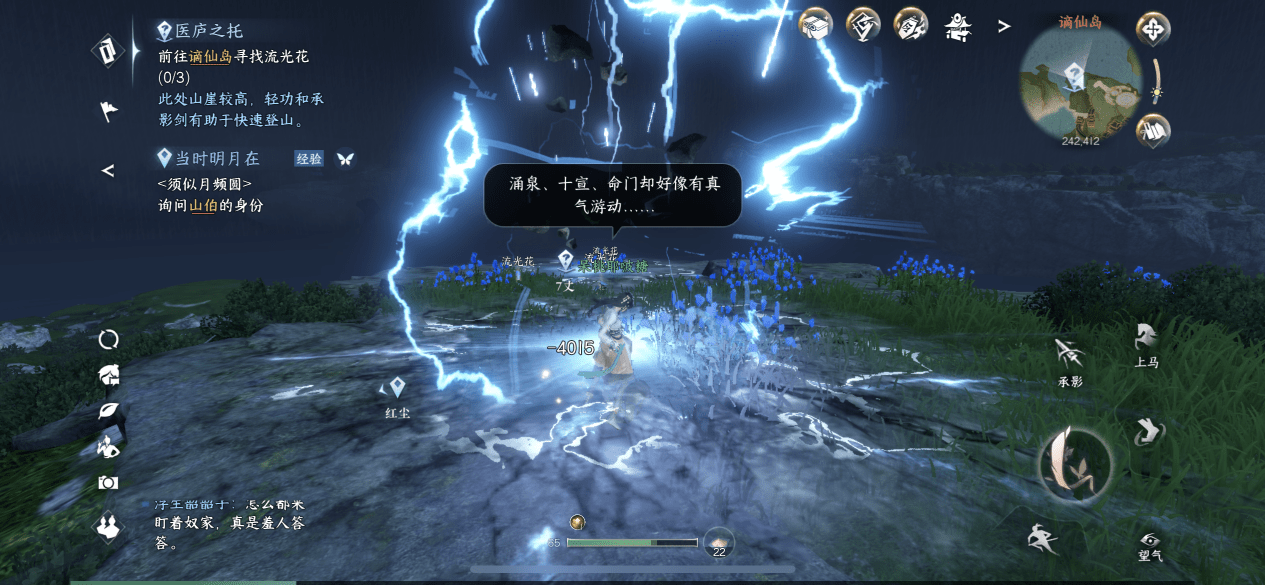Image resolution: width=1265 pixels, height=585 pixels.
Task: Open the gift box icon in the top bar
Action: tap(816, 25)
